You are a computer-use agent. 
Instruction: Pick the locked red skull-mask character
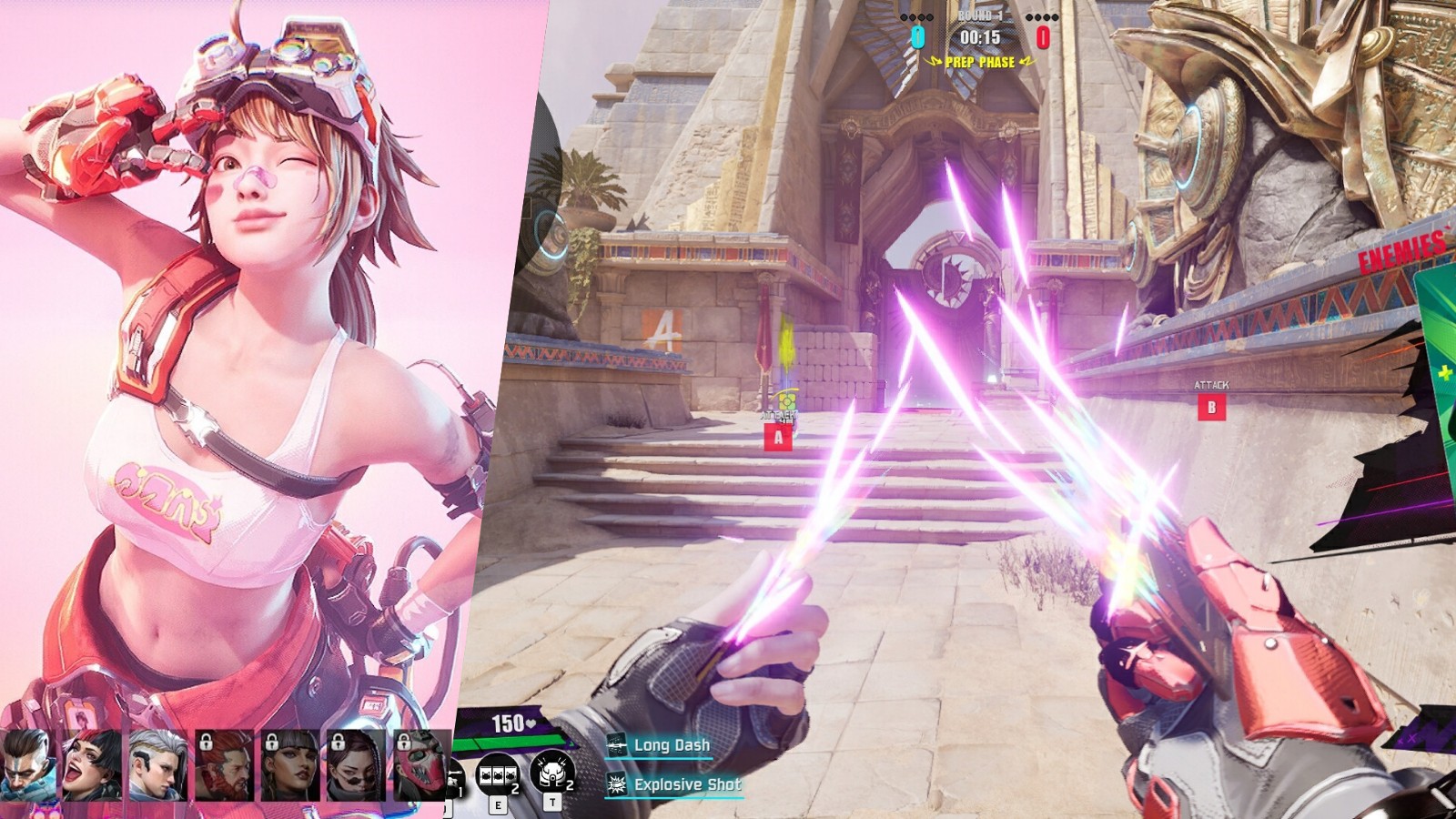420,764
